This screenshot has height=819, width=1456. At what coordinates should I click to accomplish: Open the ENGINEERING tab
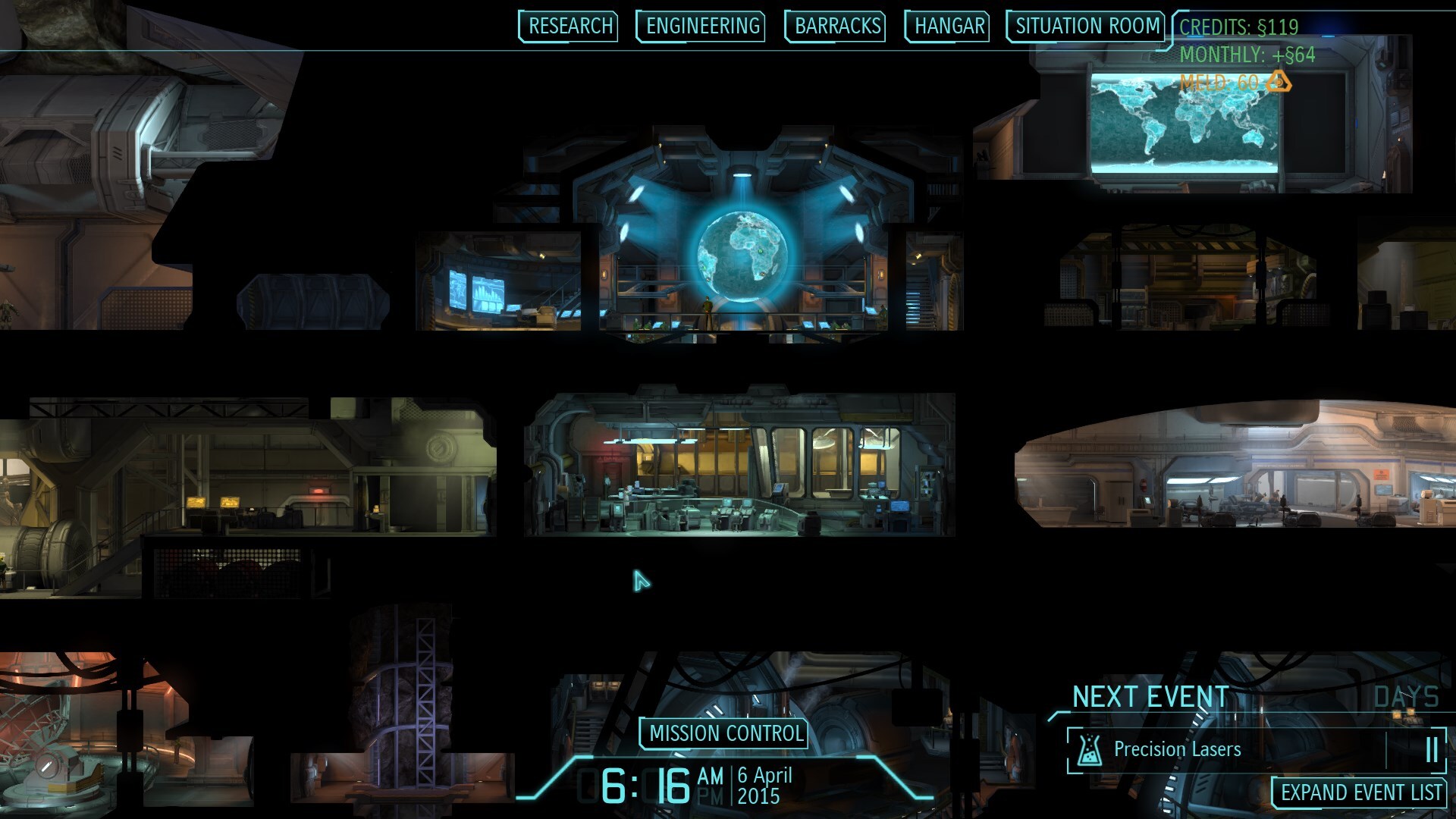click(699, 26)
